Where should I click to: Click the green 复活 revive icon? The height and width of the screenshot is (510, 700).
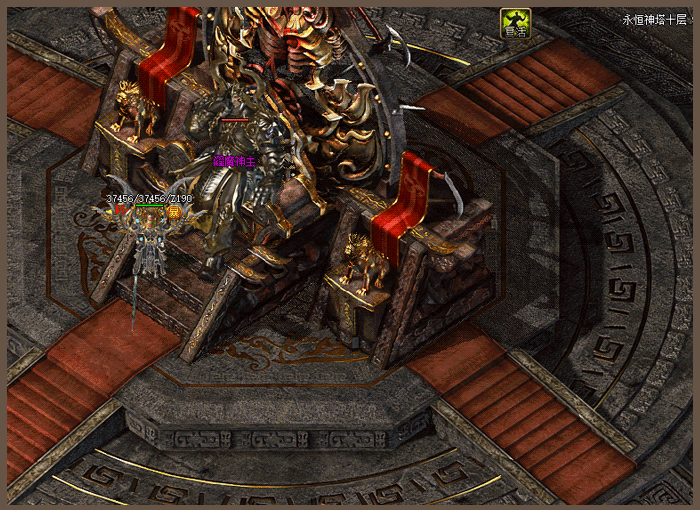(515, 24)
